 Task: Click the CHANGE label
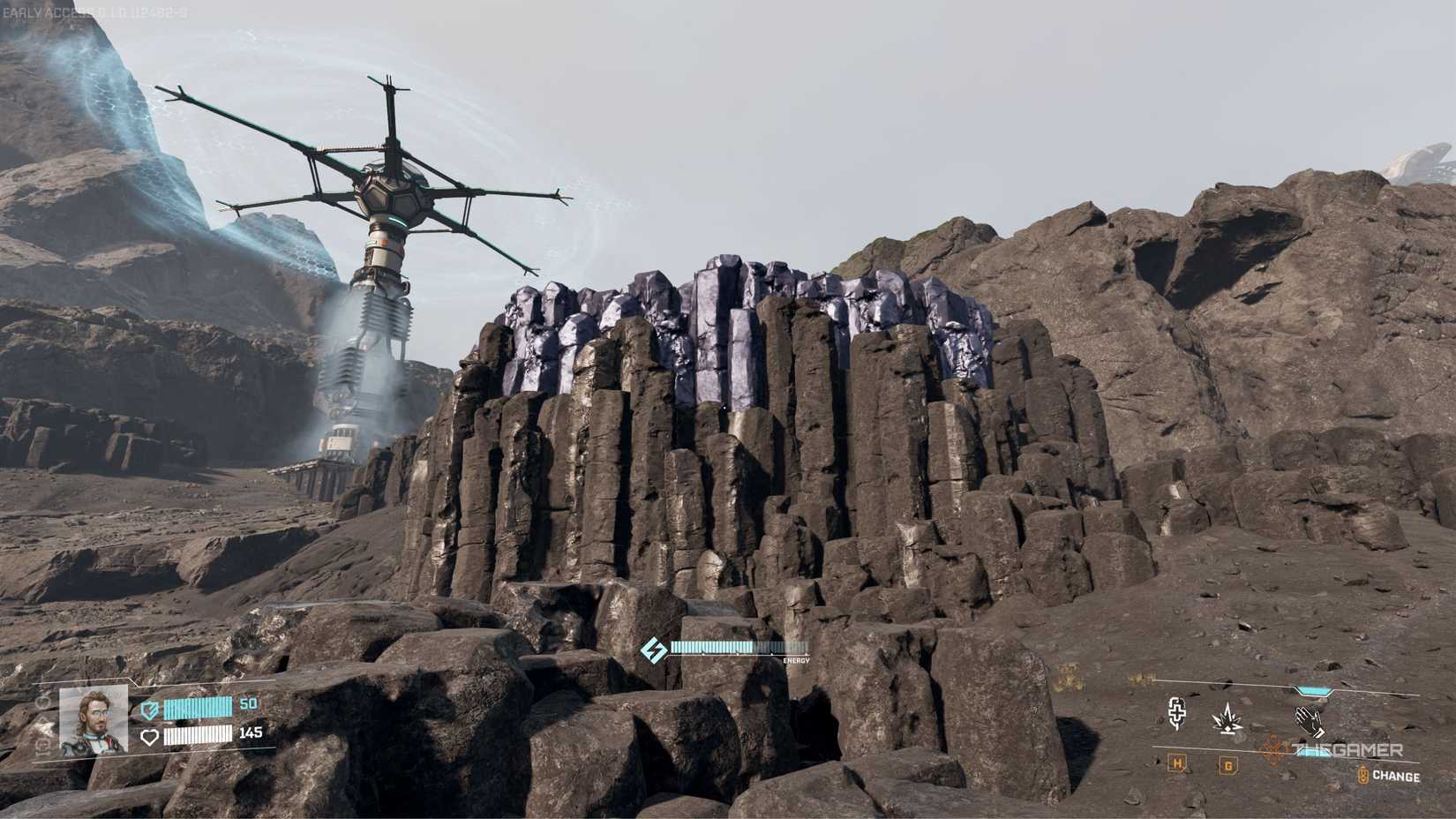(1397, 774)
